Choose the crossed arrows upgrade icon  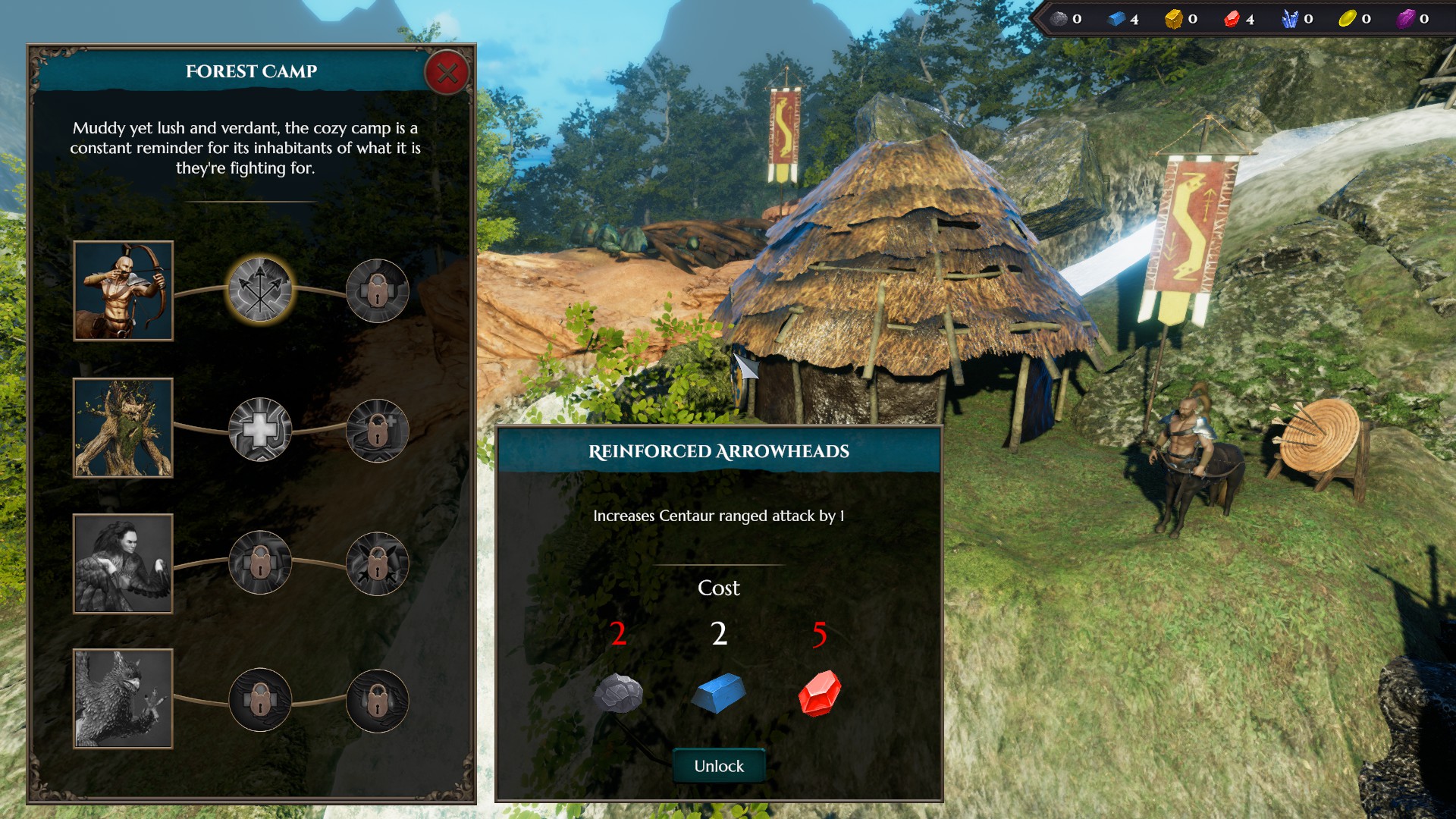coord(260,290)
